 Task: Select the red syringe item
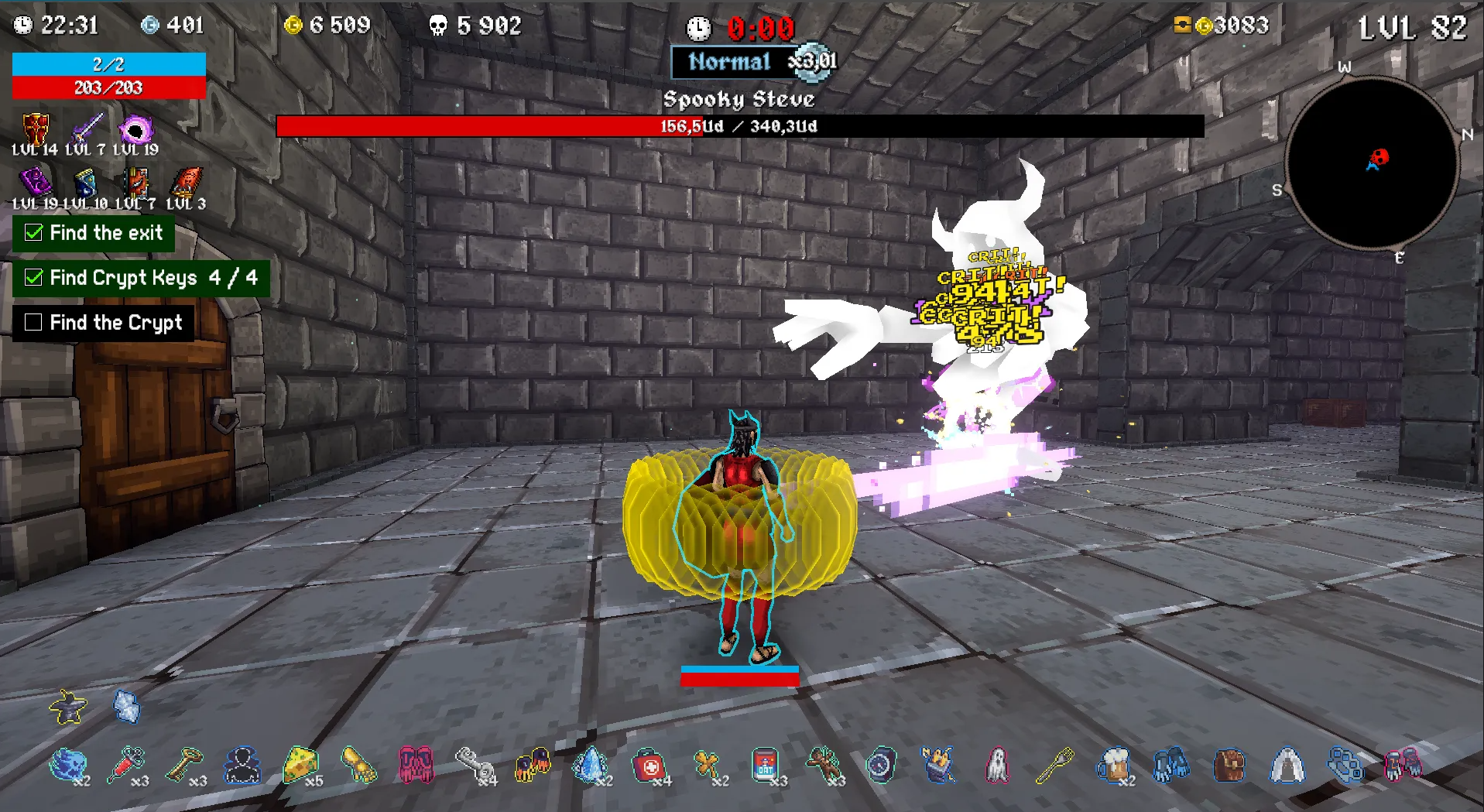[x=126, y=765]
